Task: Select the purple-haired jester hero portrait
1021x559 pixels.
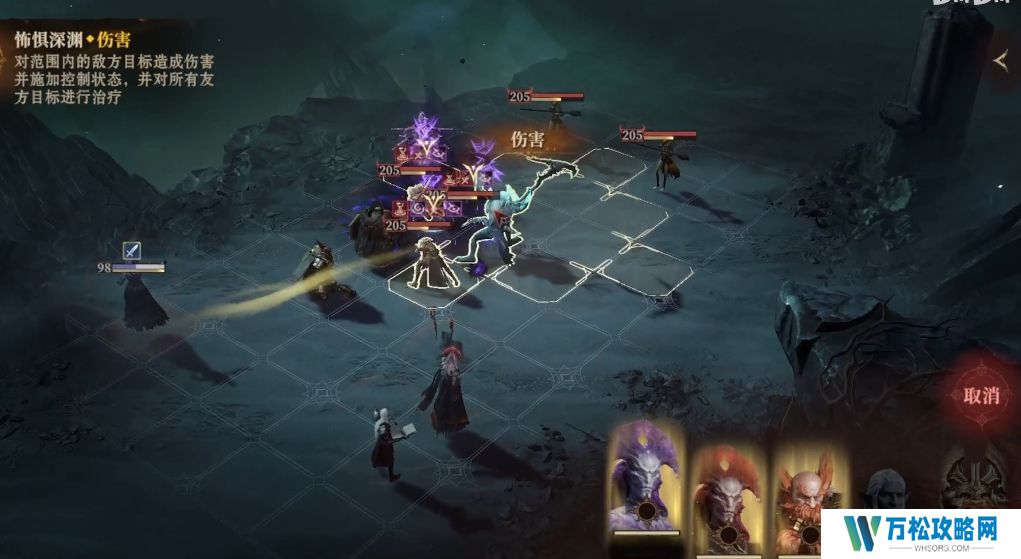Action: pos(645,478)
